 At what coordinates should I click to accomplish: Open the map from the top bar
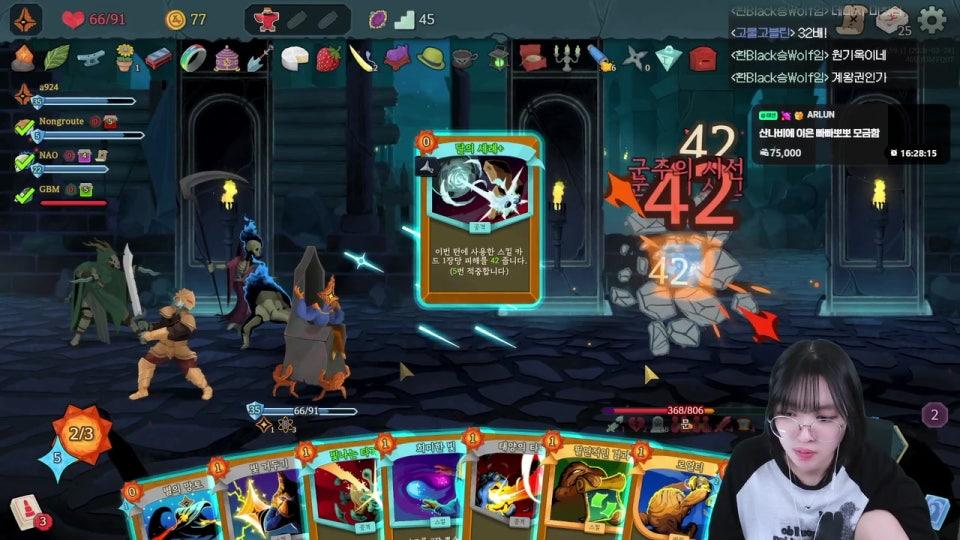click(851, 19)
